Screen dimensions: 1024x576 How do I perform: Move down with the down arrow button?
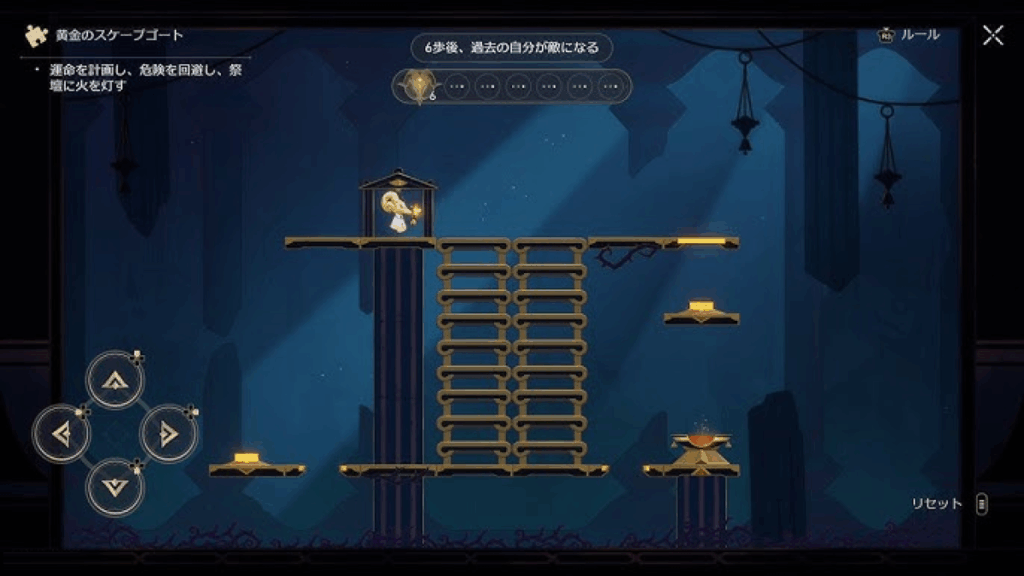pos(115,487)
